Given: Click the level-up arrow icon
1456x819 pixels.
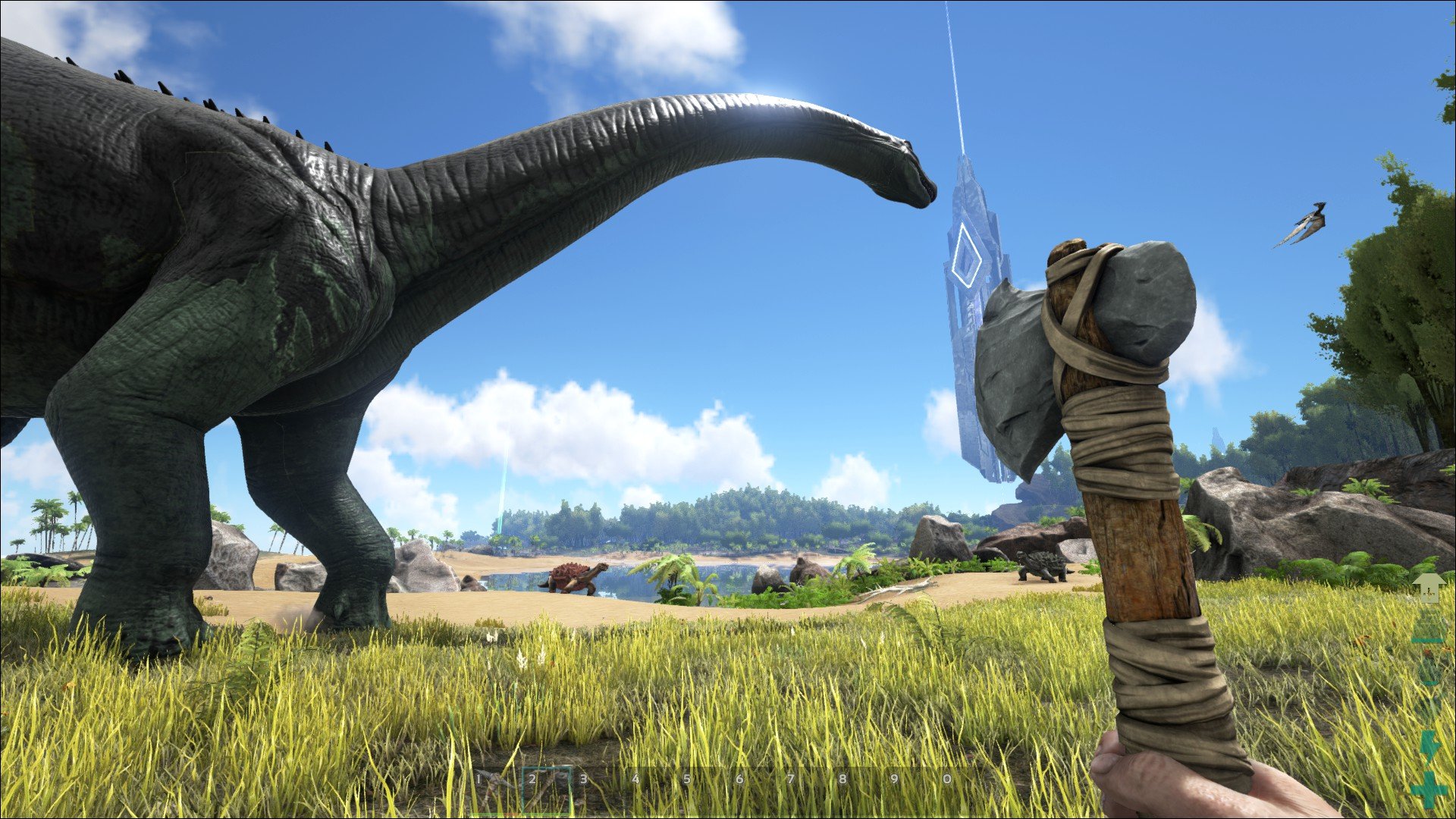Looking at the screenshot, I should (x=1429, y=588).
